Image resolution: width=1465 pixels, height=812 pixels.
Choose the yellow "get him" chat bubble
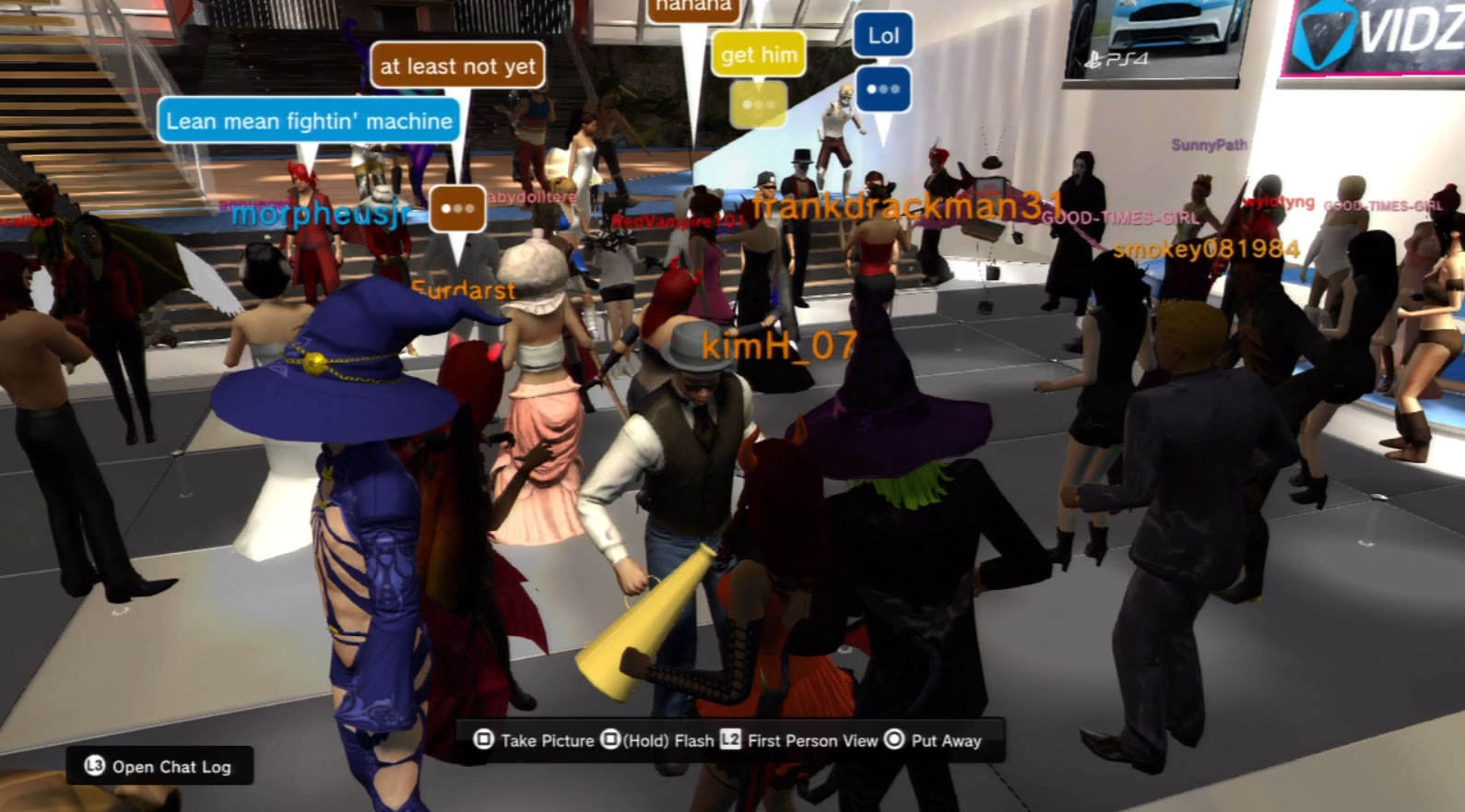[759, 55]
